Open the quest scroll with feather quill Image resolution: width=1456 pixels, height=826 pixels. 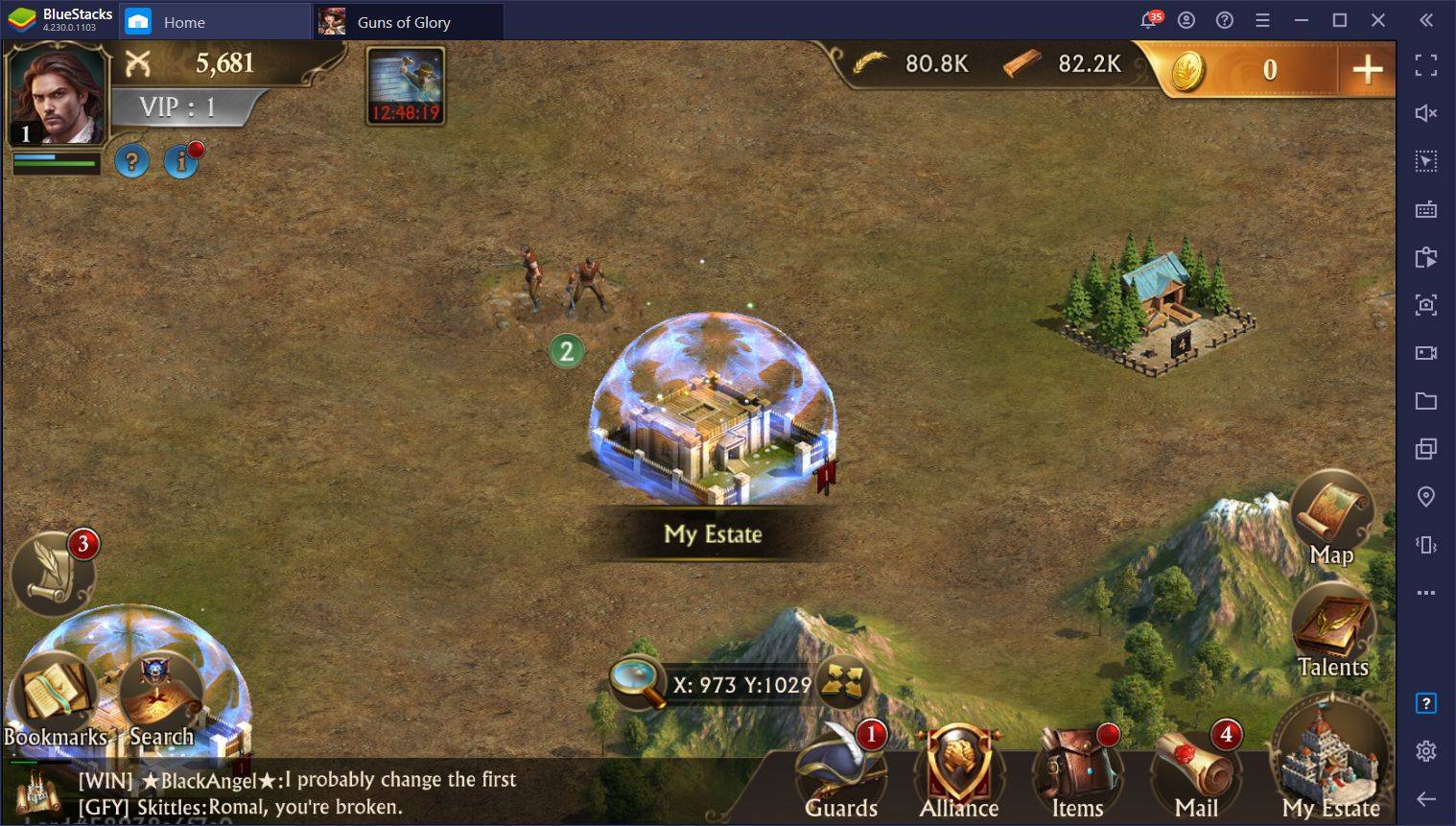click(53, 574)
